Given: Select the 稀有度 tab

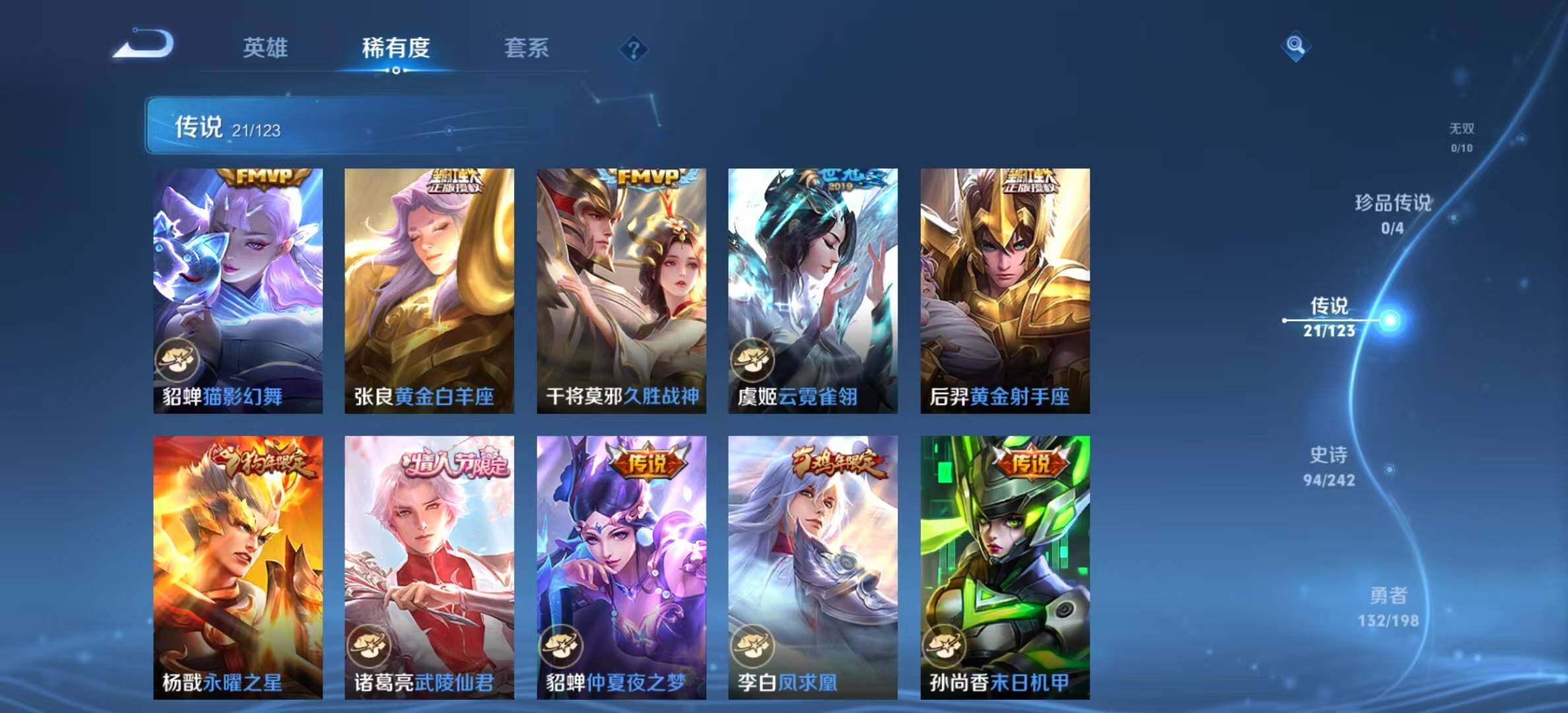Looking at the screenshot, I should (395, 48).
